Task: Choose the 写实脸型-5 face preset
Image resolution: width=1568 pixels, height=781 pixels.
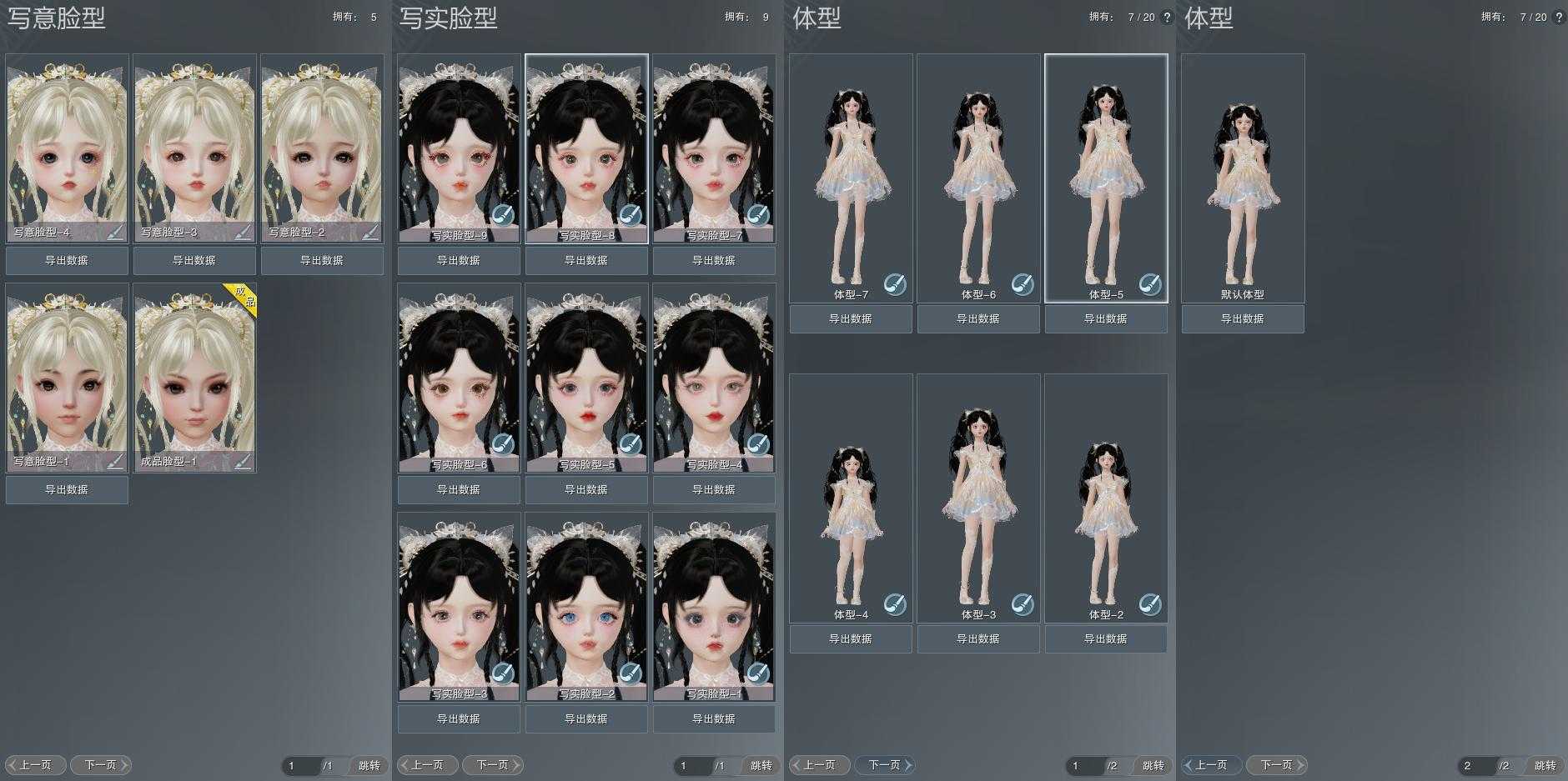Action: pyautogui.click(x=586, y=375)
